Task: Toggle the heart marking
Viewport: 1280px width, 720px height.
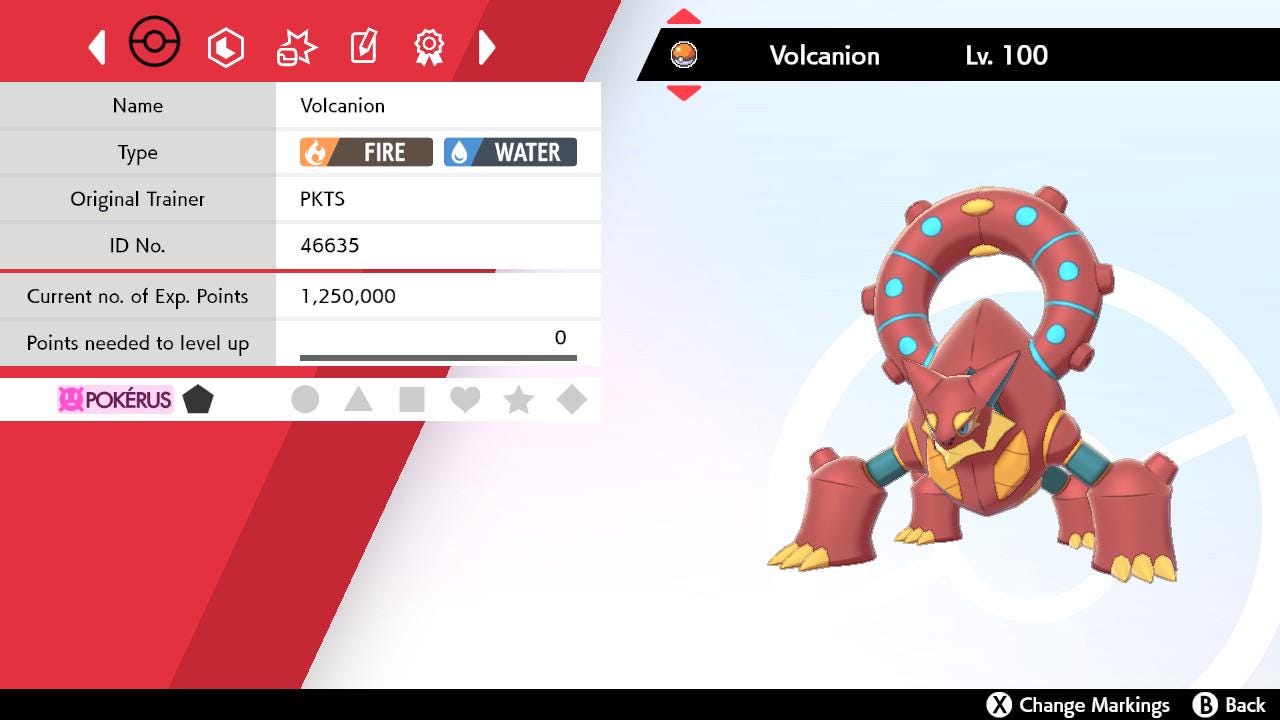Action: click(x=465, y=400)
